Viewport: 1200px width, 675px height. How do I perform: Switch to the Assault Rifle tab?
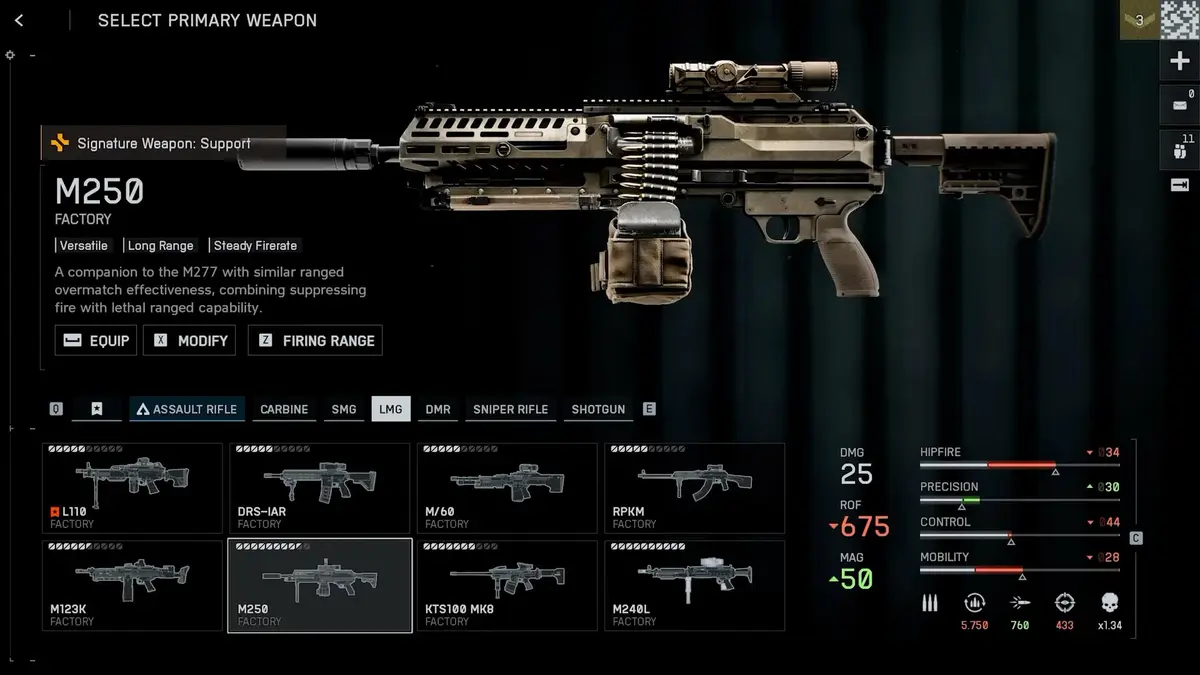(x=187, y=409)
